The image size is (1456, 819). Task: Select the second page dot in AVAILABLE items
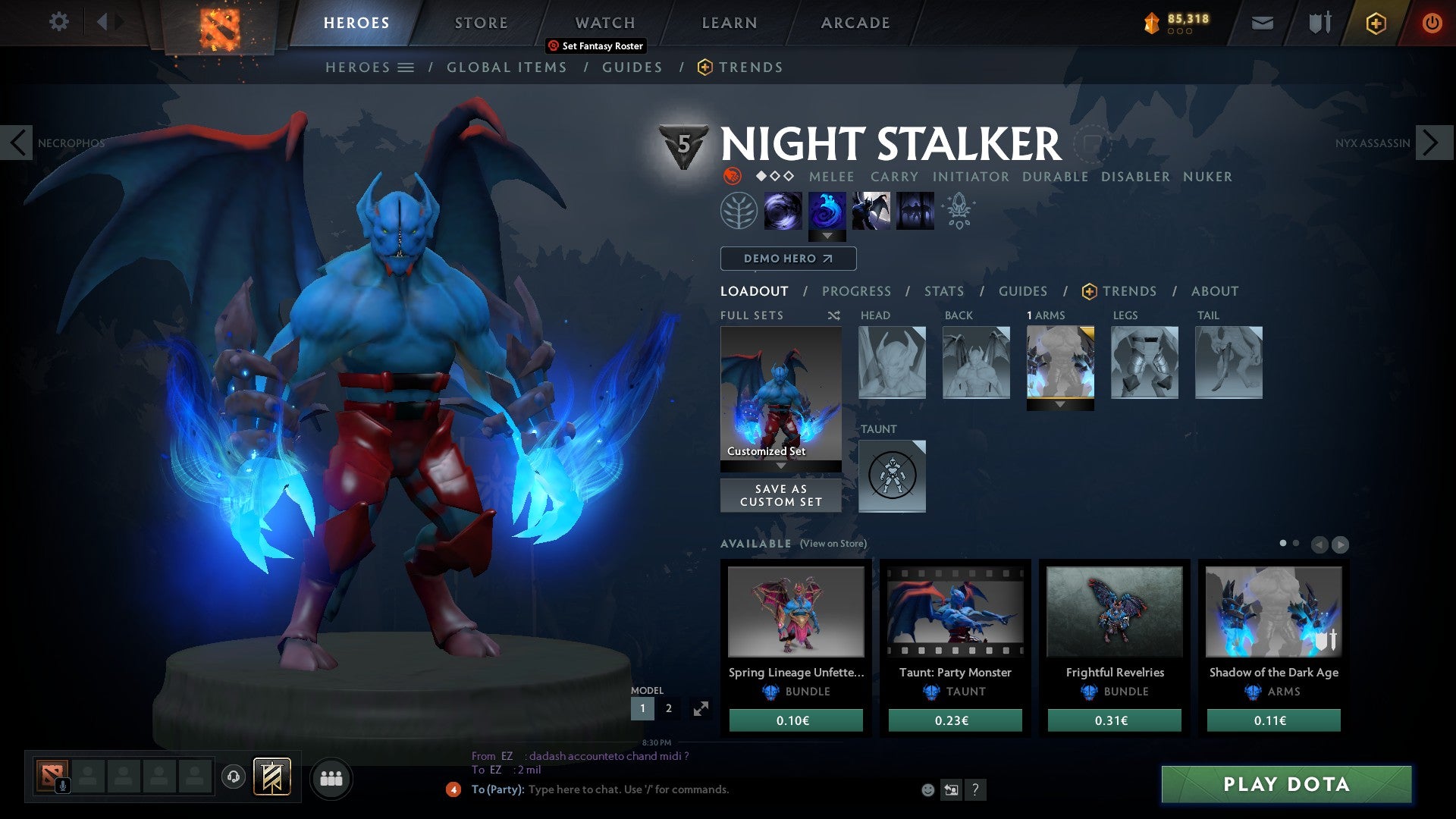pyautogui.click(x=1296, y=544)
